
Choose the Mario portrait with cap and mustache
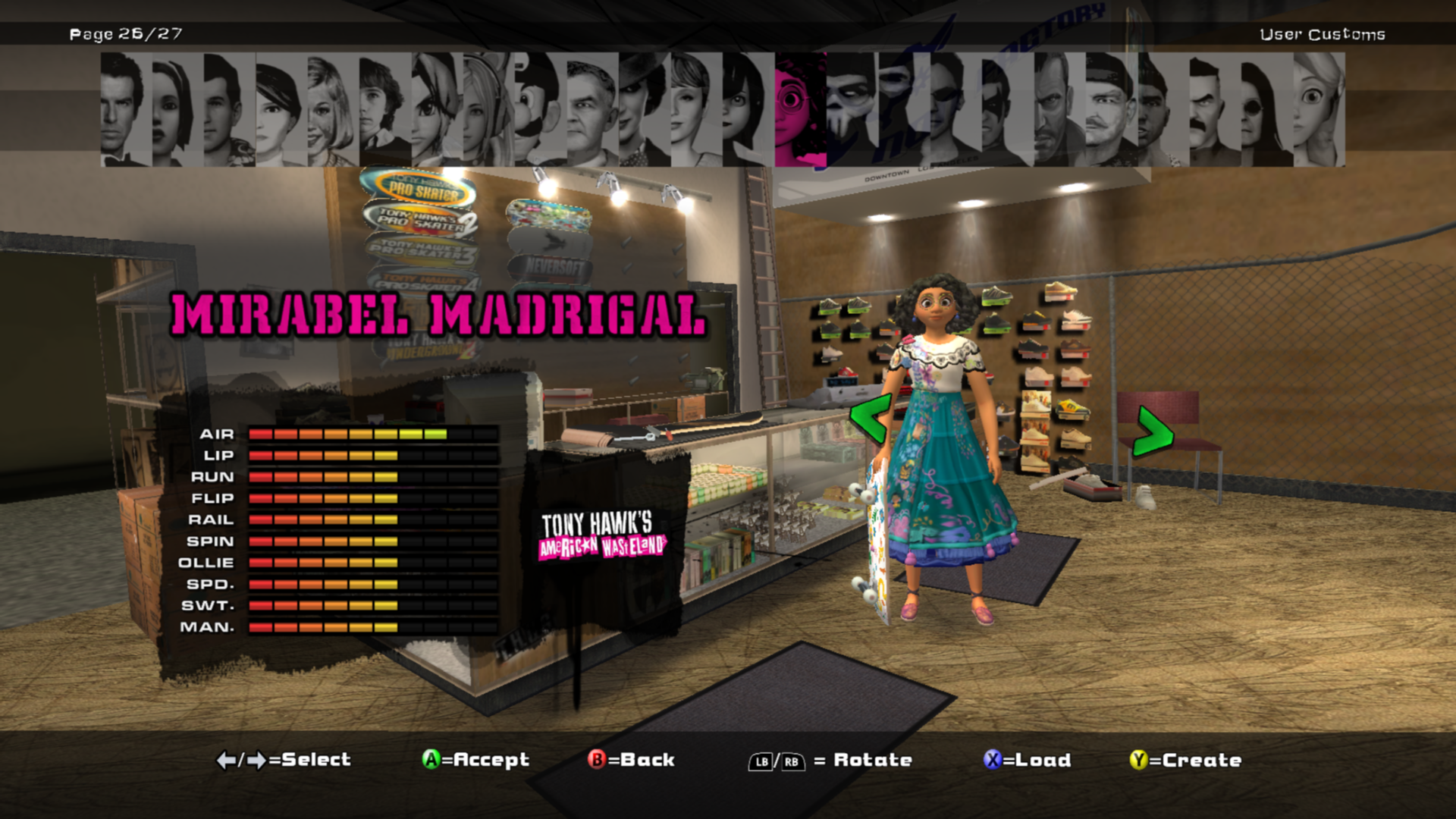pos(539,110)
